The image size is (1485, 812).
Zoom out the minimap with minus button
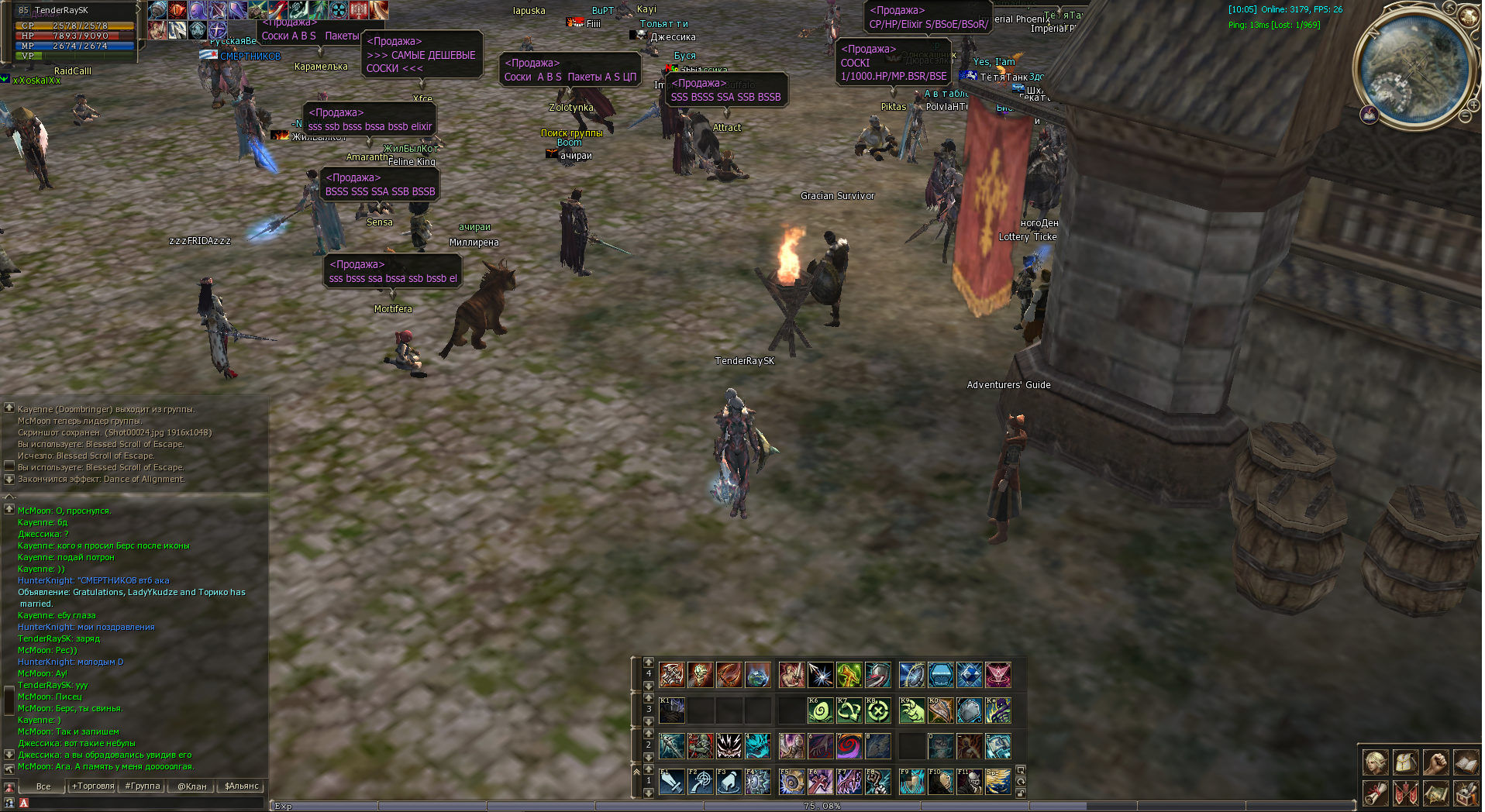[x=1466, y=116]
